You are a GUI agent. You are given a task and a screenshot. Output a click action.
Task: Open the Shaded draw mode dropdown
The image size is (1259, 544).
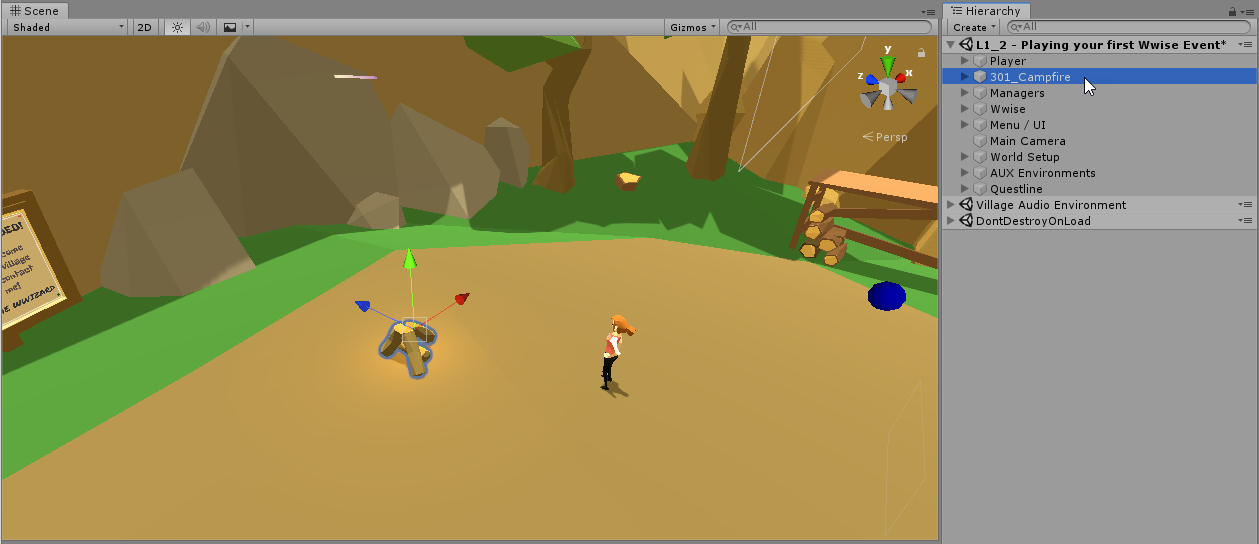tap(68, 27)
